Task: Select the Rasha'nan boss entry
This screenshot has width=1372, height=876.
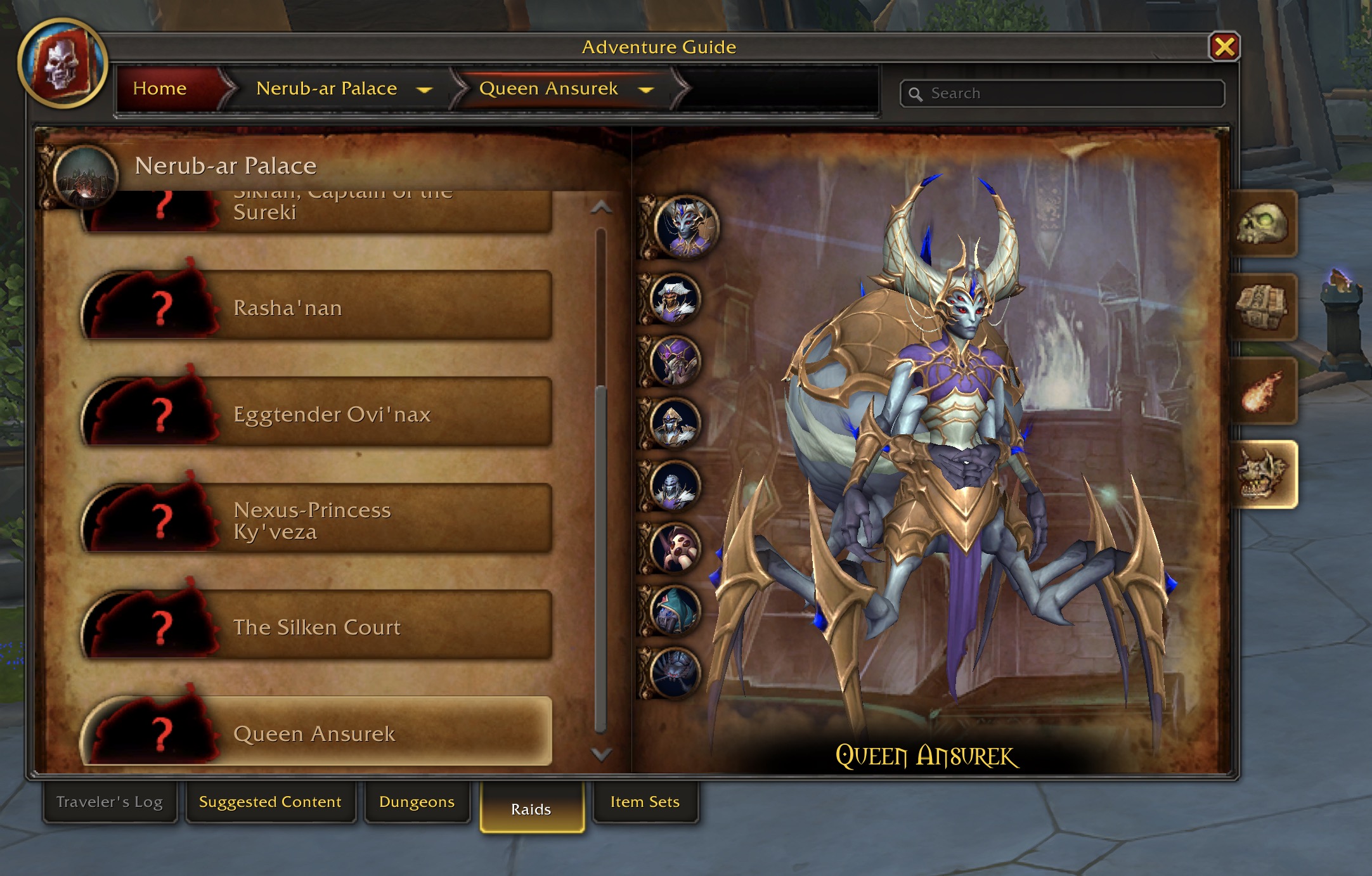Action: point(317,309)
